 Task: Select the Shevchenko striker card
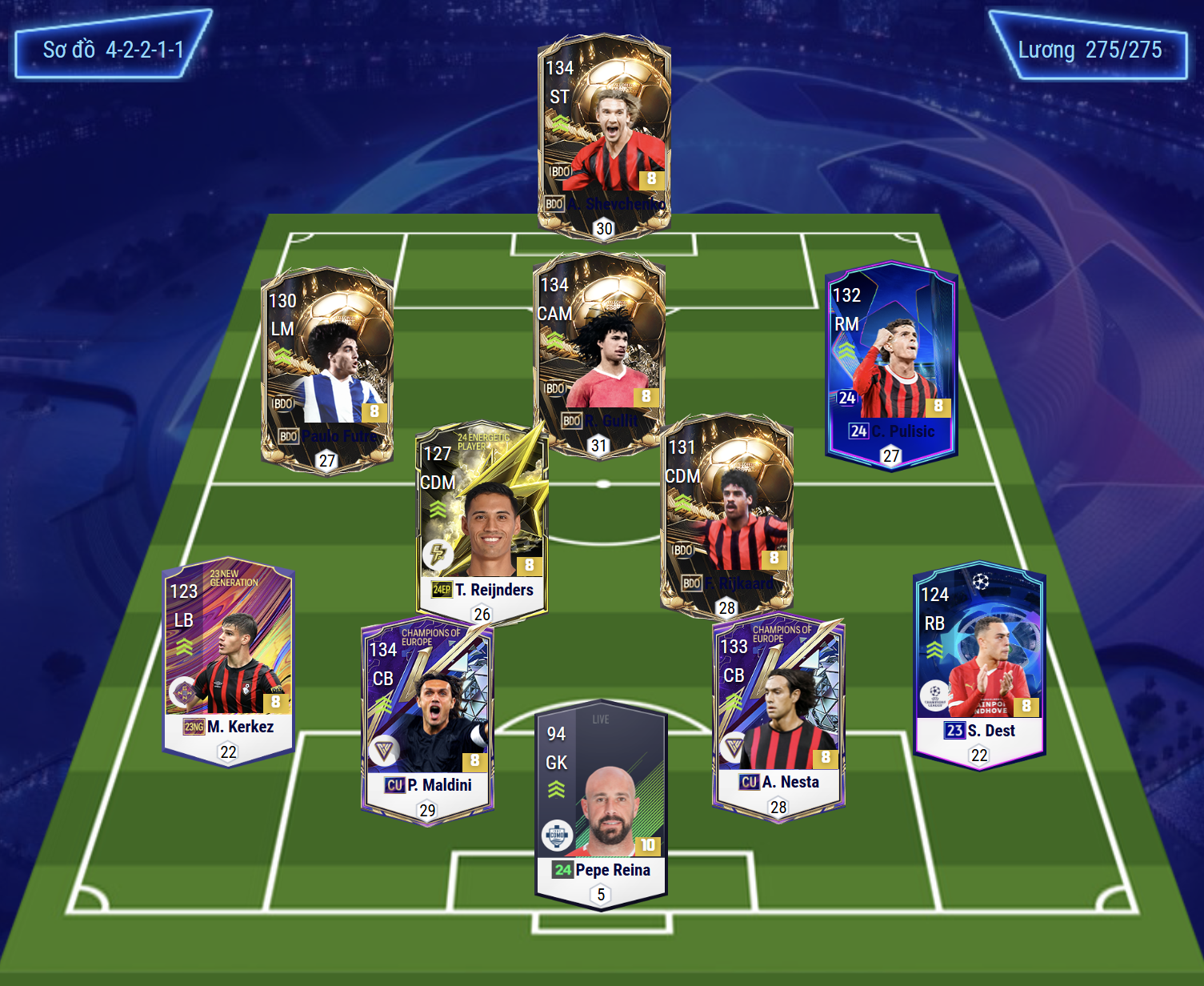click(x=604, y=132)
